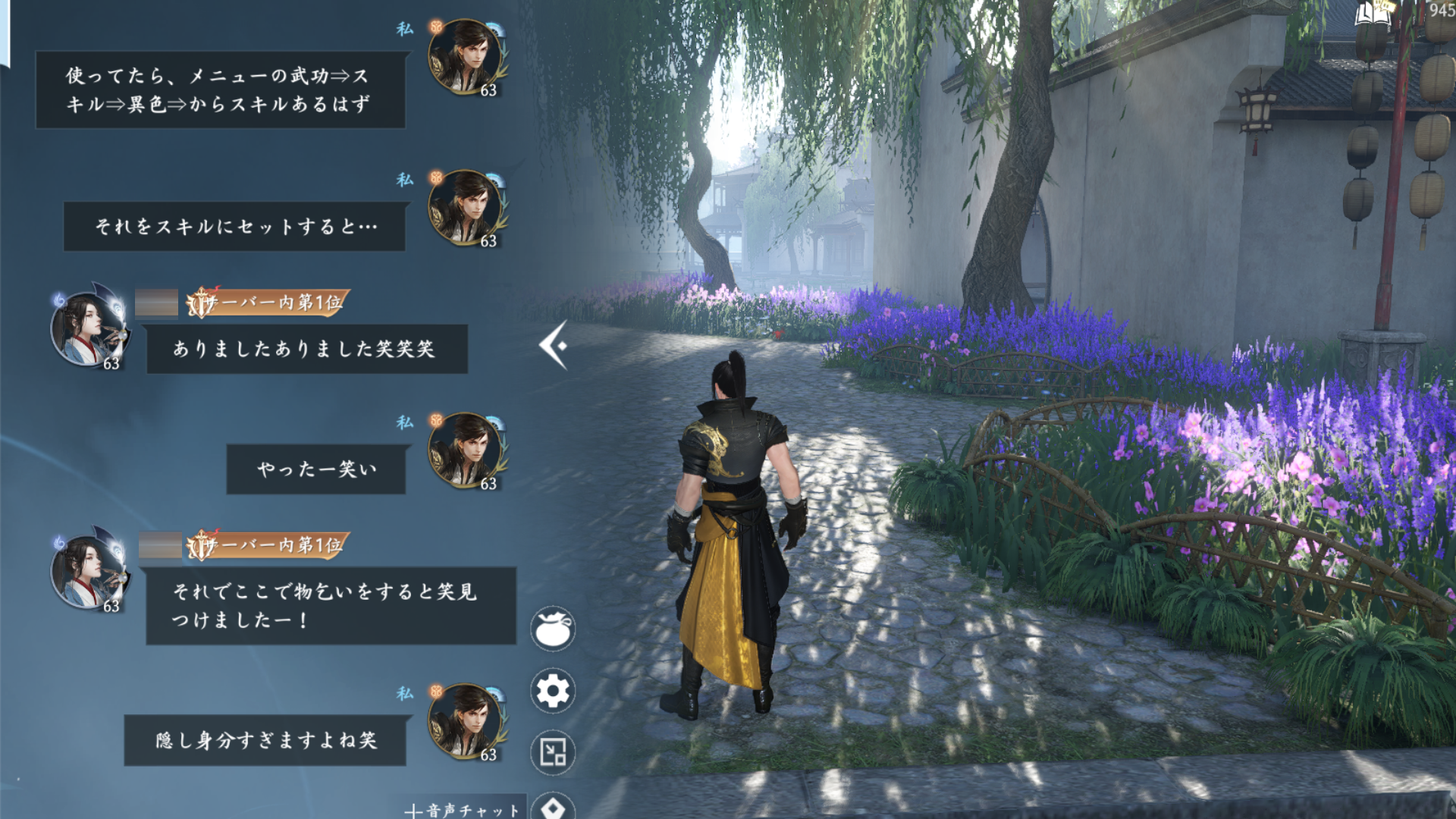The image size is (1456, 819).
Task: Select the message ありましたありました笑笑笑
Action: tap(306, 349)
